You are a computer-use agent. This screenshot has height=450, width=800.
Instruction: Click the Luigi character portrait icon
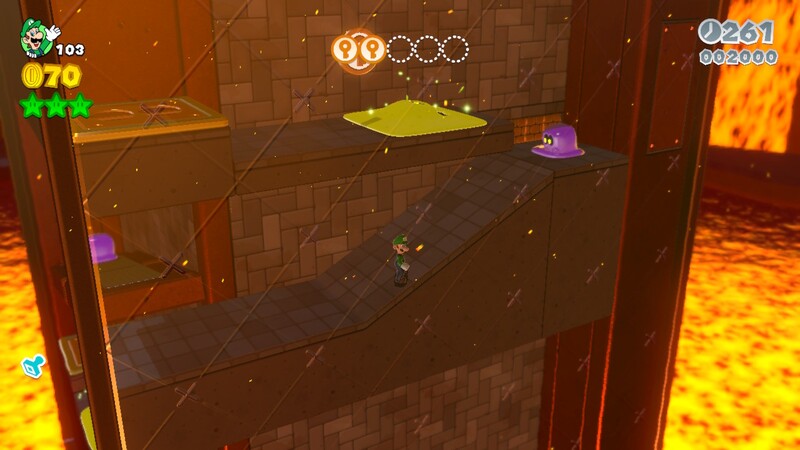(36, 38)
